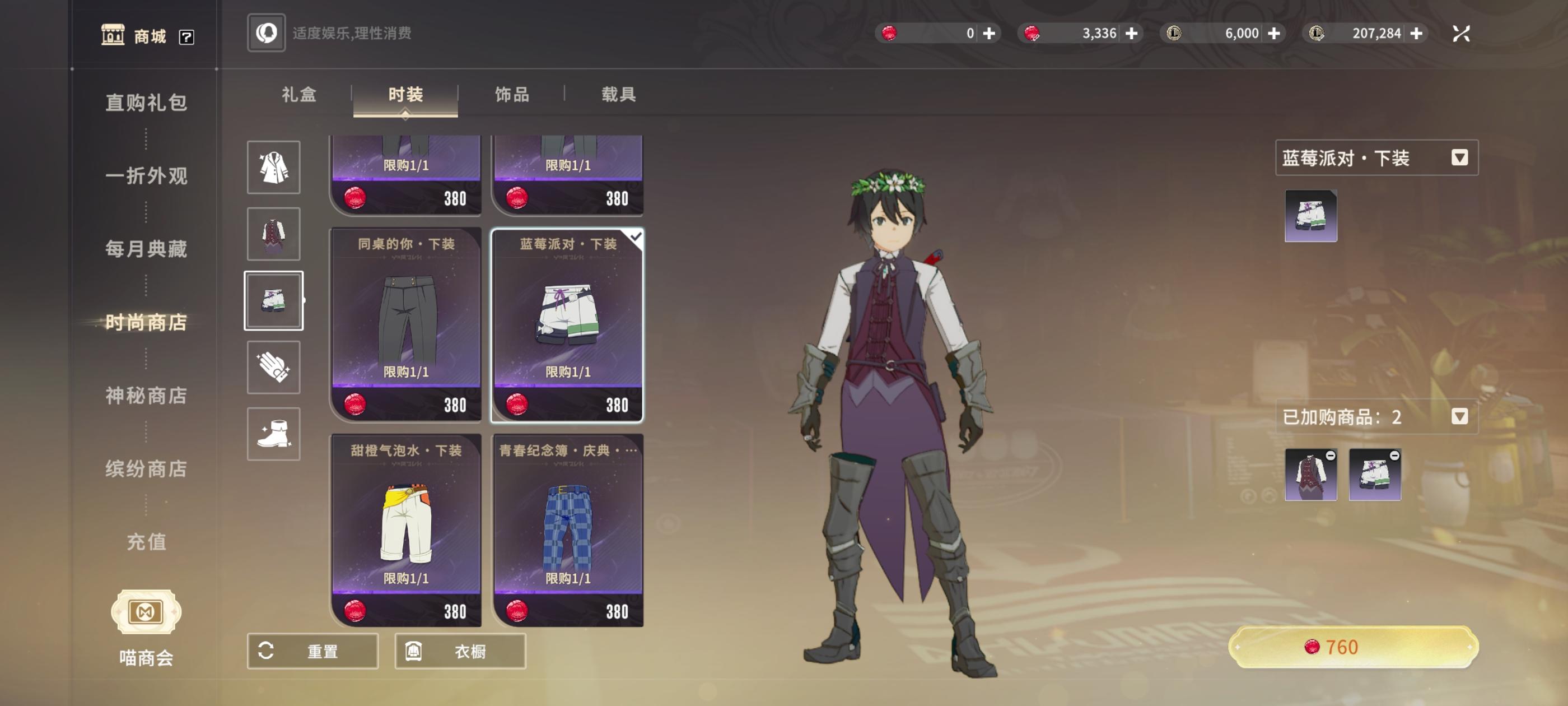Open the 直购礼包 shop section
Image resolution: width=1568 pixels, height=706 pixels.
[146, 103]
